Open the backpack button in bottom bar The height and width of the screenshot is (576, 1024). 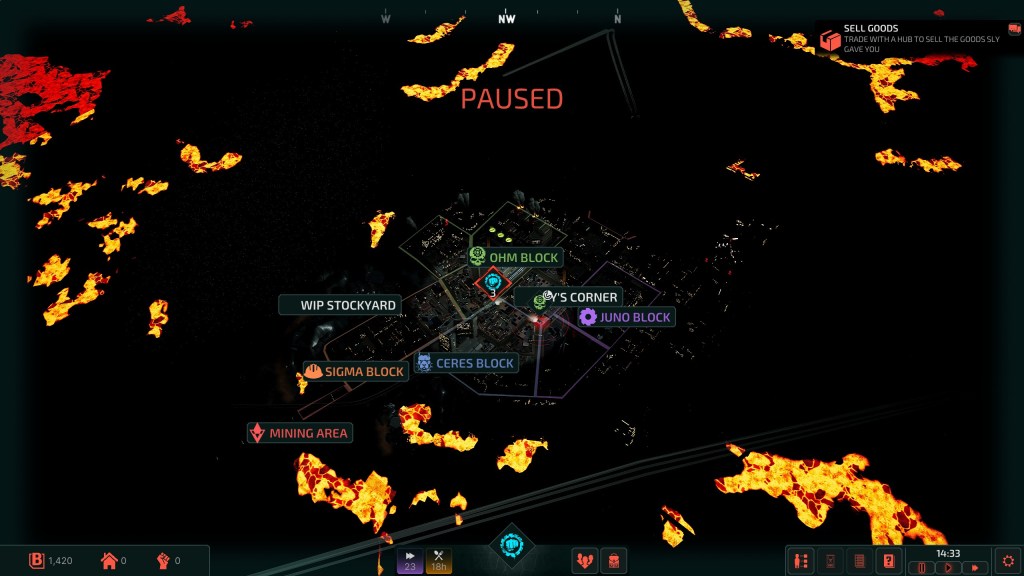click(615, 561)
